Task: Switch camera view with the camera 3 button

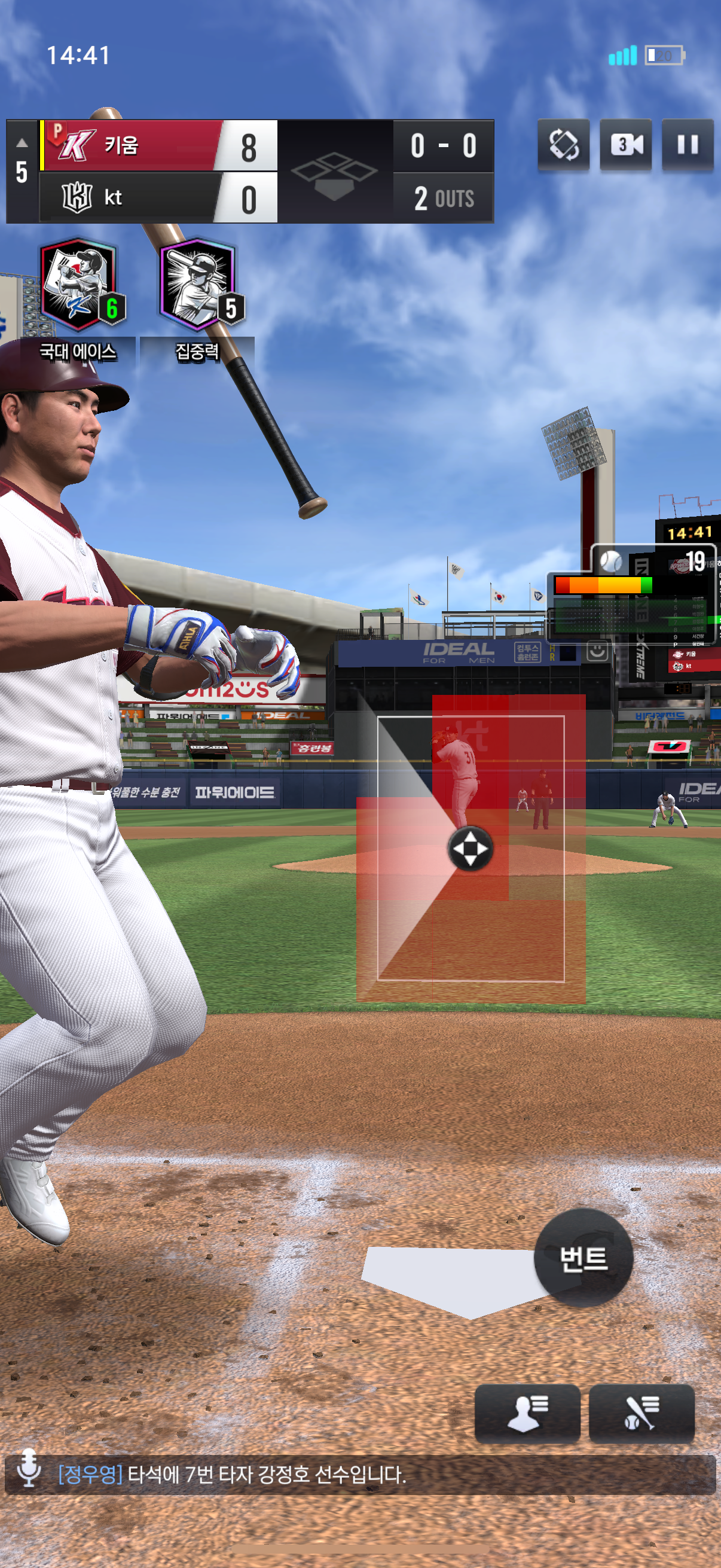Action: [625, 145]
